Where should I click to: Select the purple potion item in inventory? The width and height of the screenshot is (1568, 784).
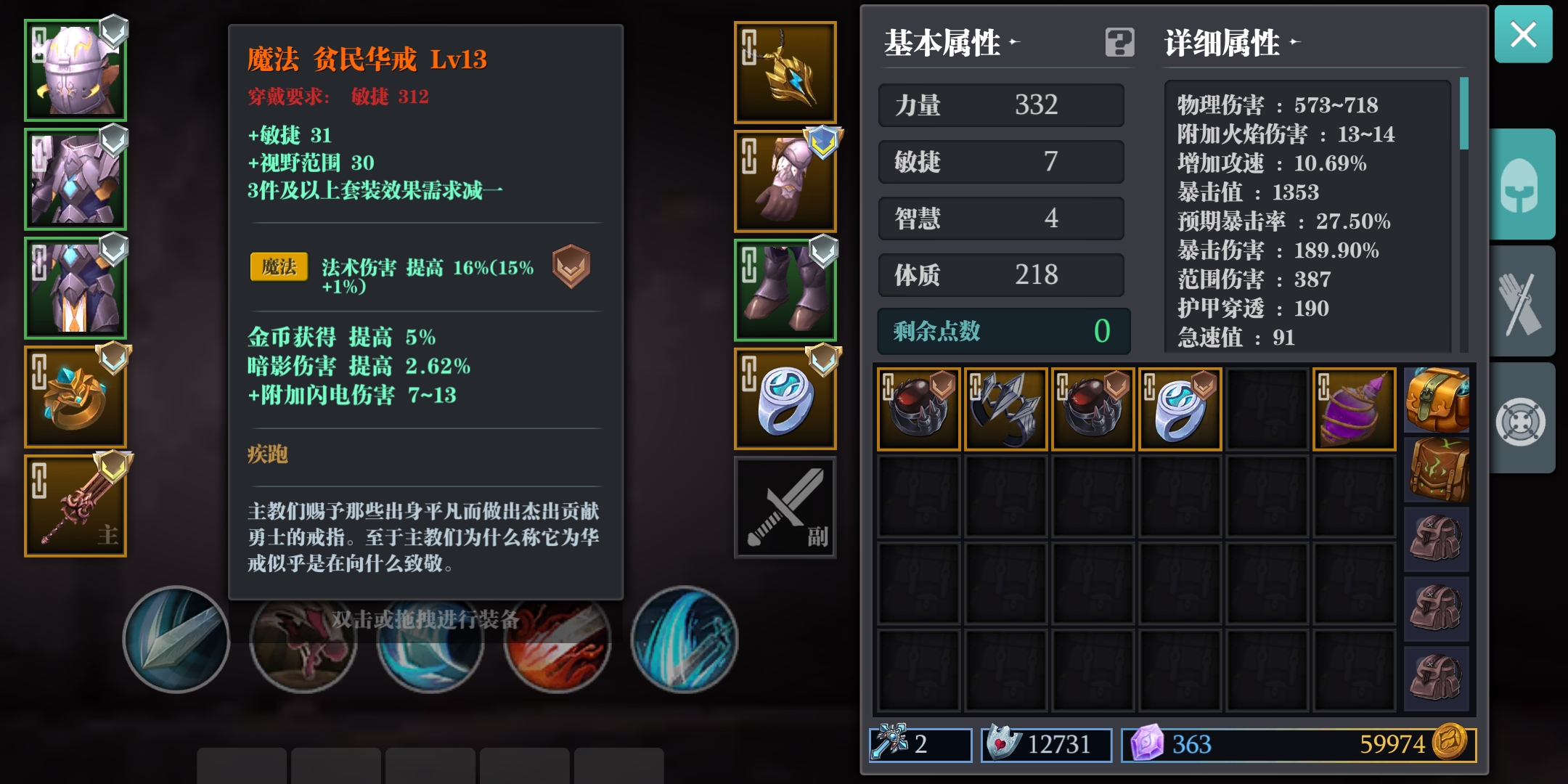[1354, 408]
